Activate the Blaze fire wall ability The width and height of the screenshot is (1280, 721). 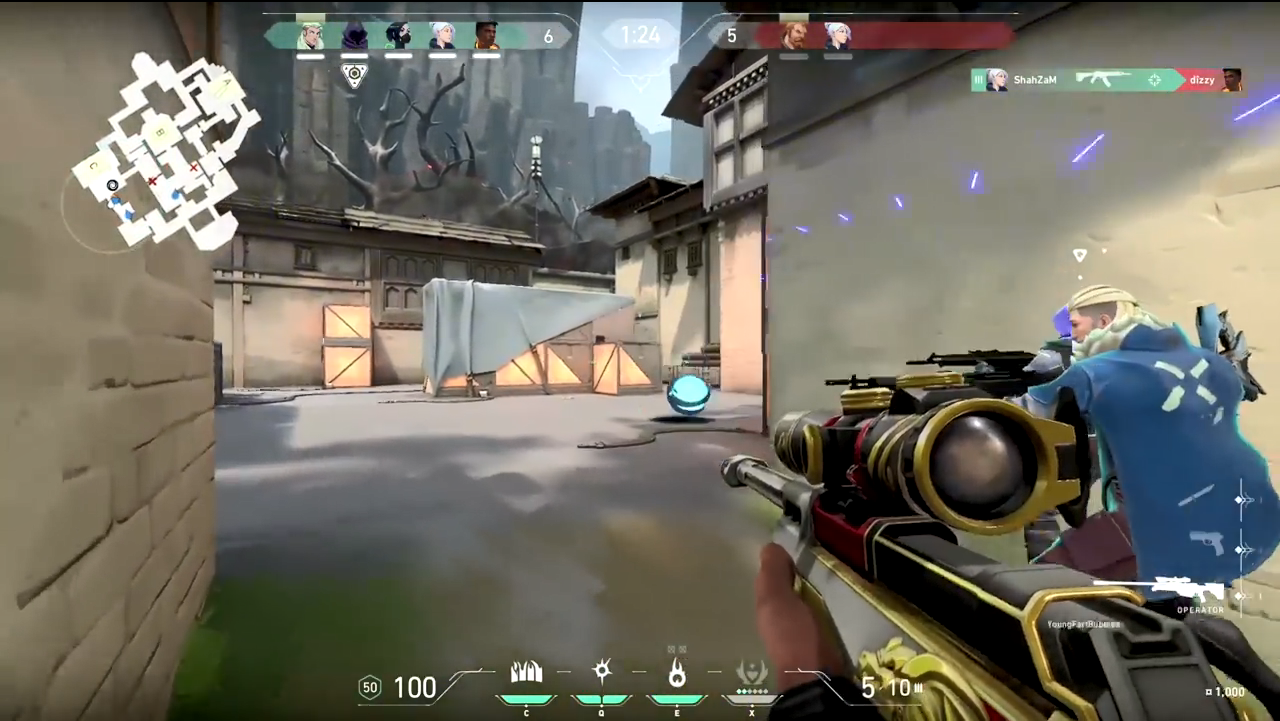pos(526,675)
